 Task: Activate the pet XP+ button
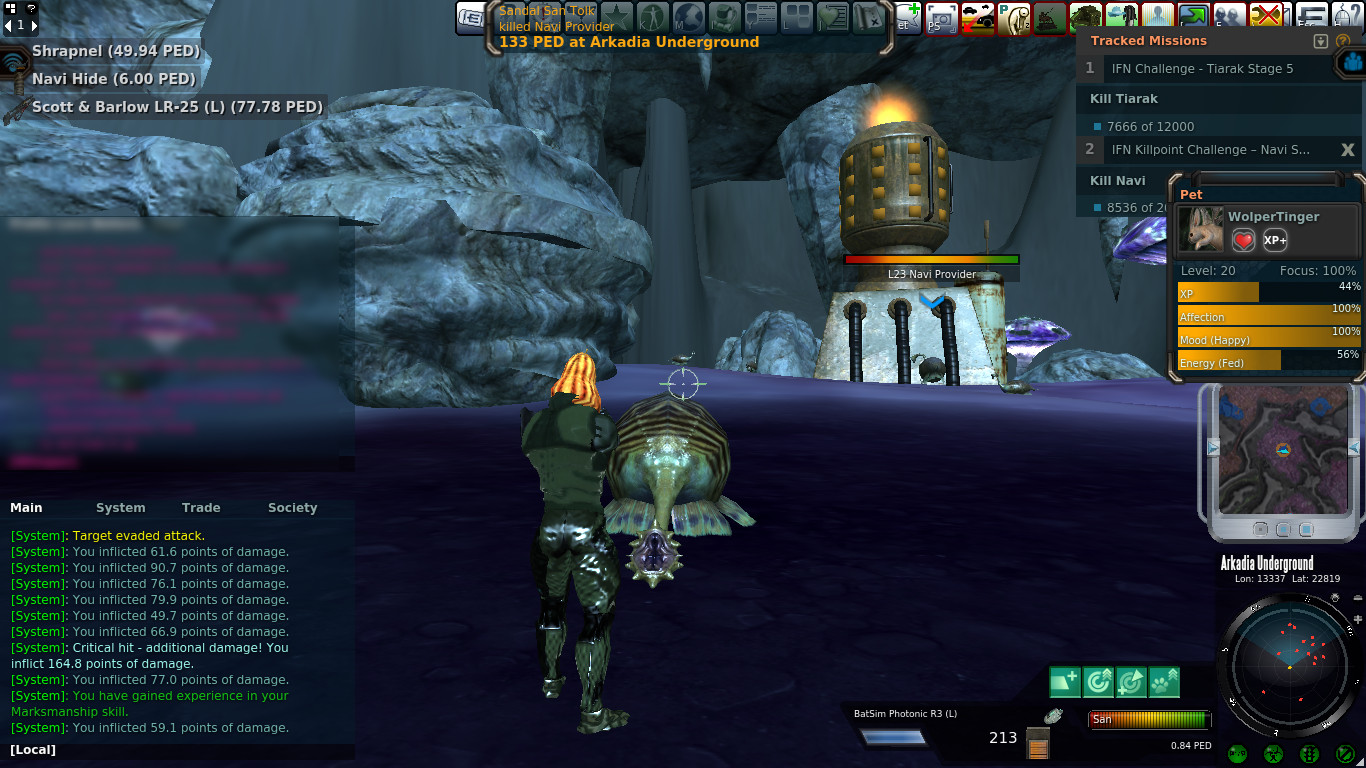pyautogui.click(x=1275, y=241)
